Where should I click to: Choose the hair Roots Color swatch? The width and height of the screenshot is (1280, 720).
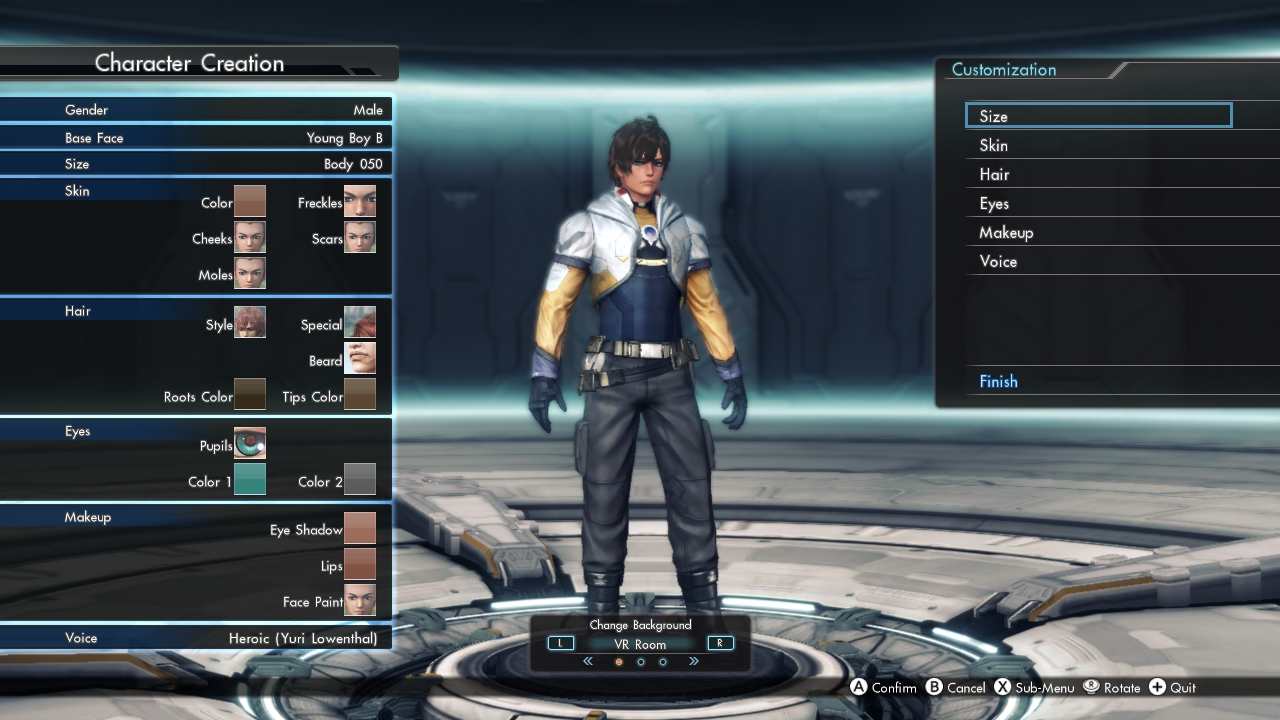pyautogui.click(x=250, y=395)
